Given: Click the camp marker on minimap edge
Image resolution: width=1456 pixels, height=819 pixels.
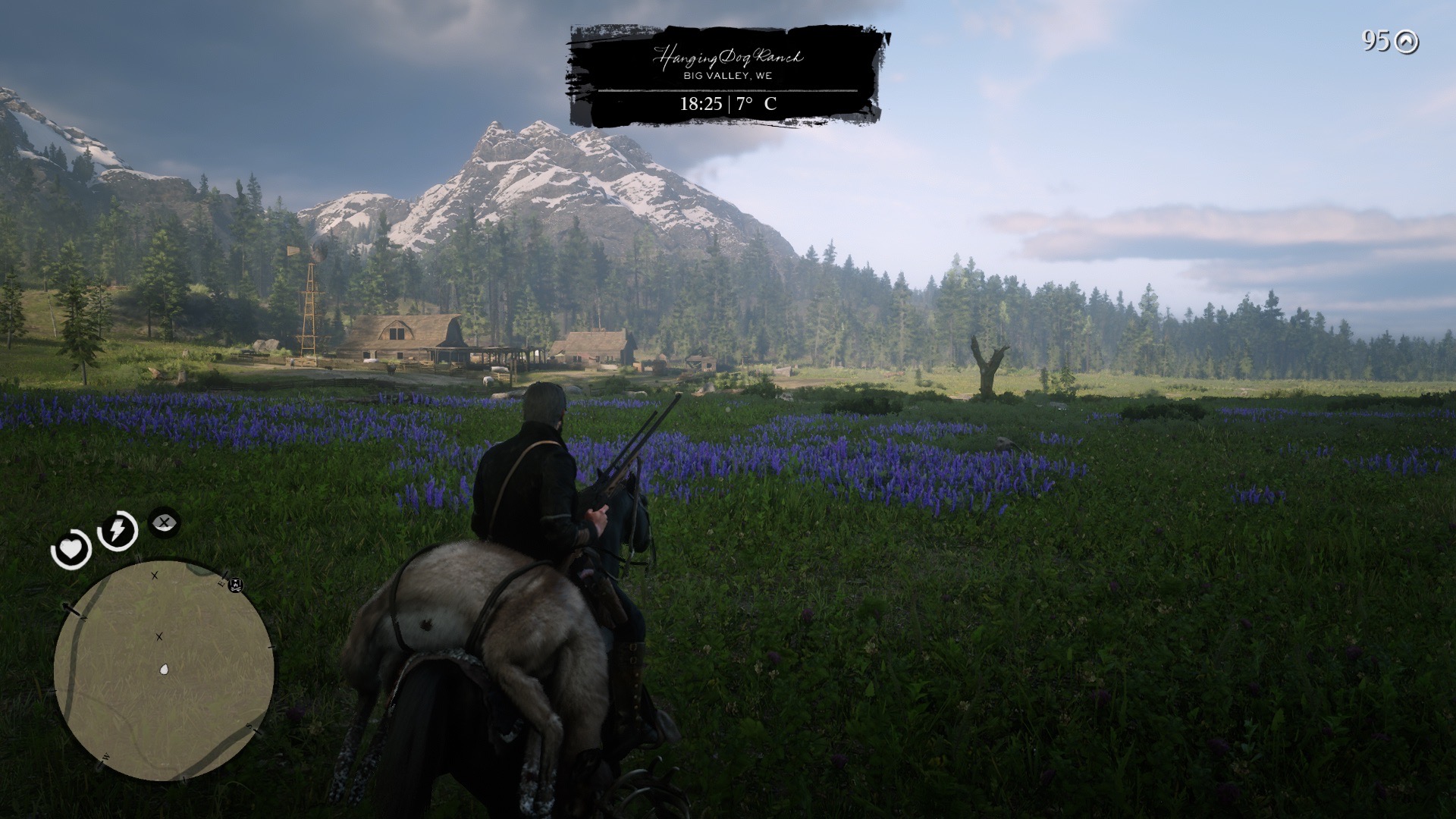Looking at the screenshot, I should pos(236,584).
